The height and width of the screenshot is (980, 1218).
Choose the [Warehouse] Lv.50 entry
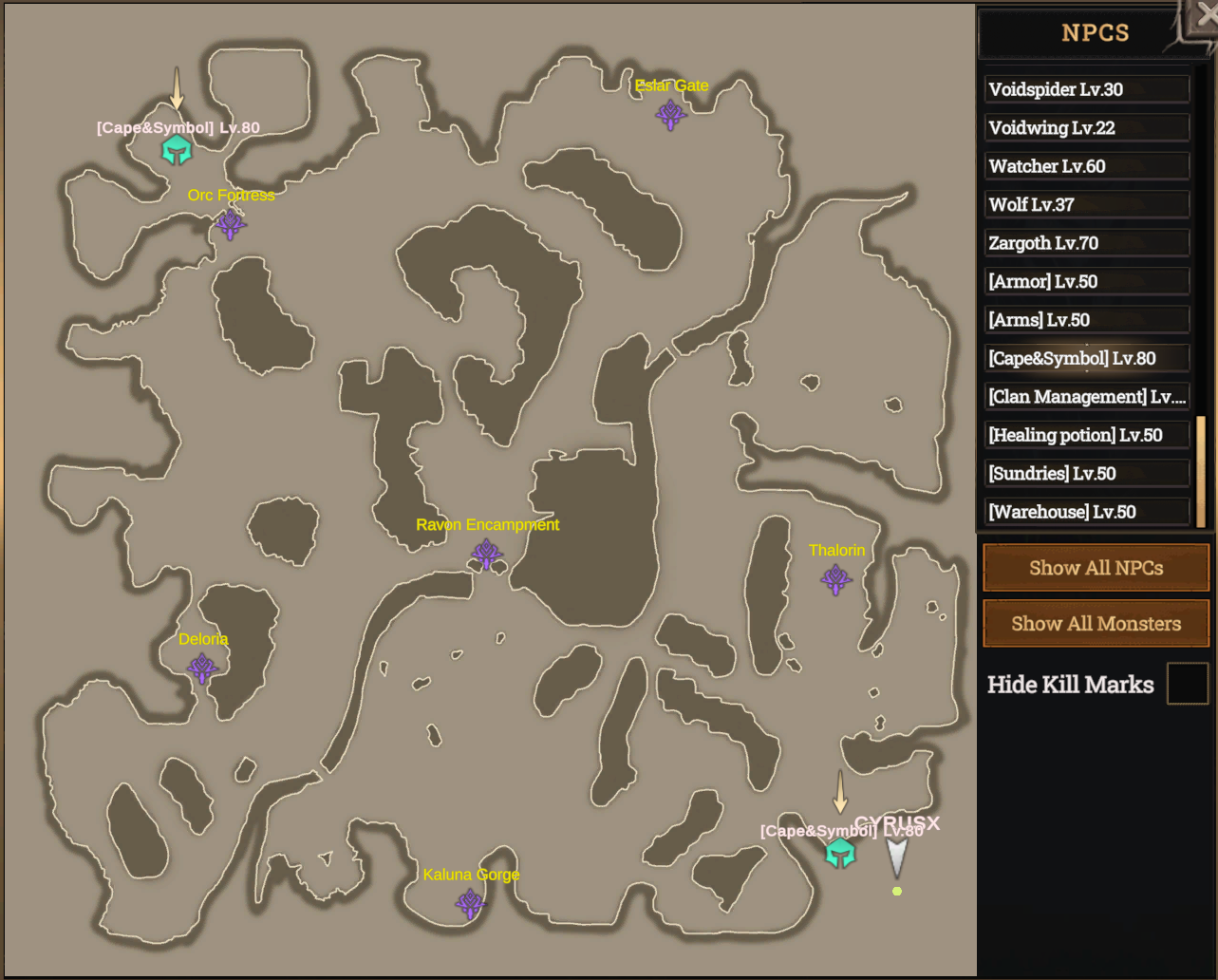(1086, 511)
